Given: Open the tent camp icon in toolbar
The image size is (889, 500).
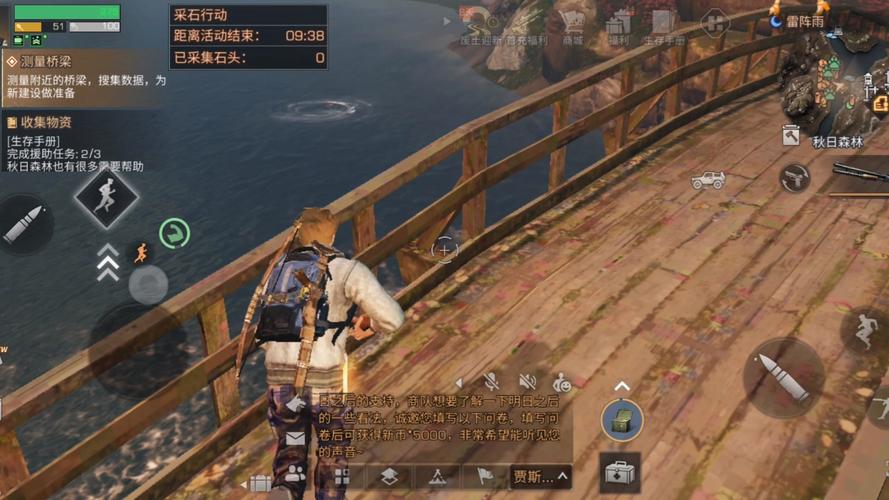Looking at the screenshot, I should click(437, 476).
